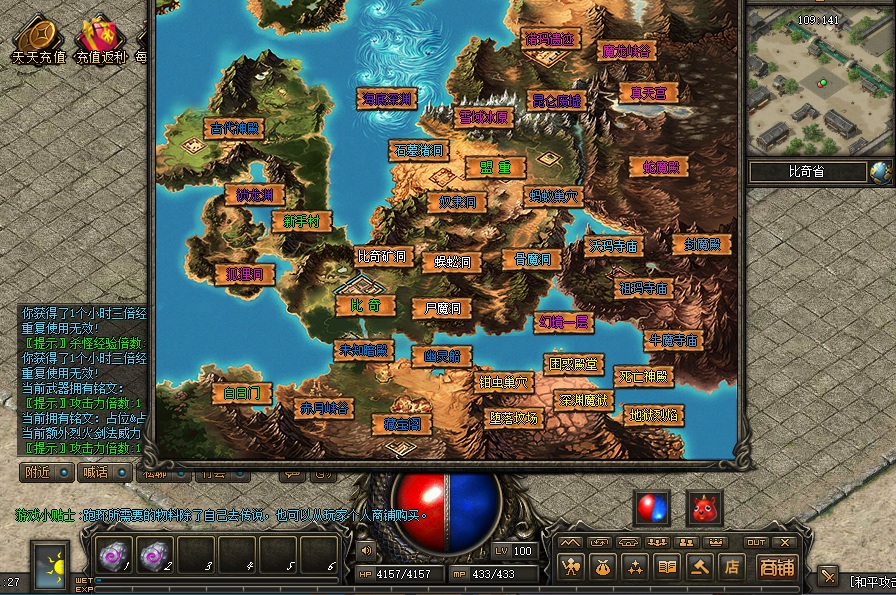
Task: Click the minimap in the corner
Action: pos(818,83)
